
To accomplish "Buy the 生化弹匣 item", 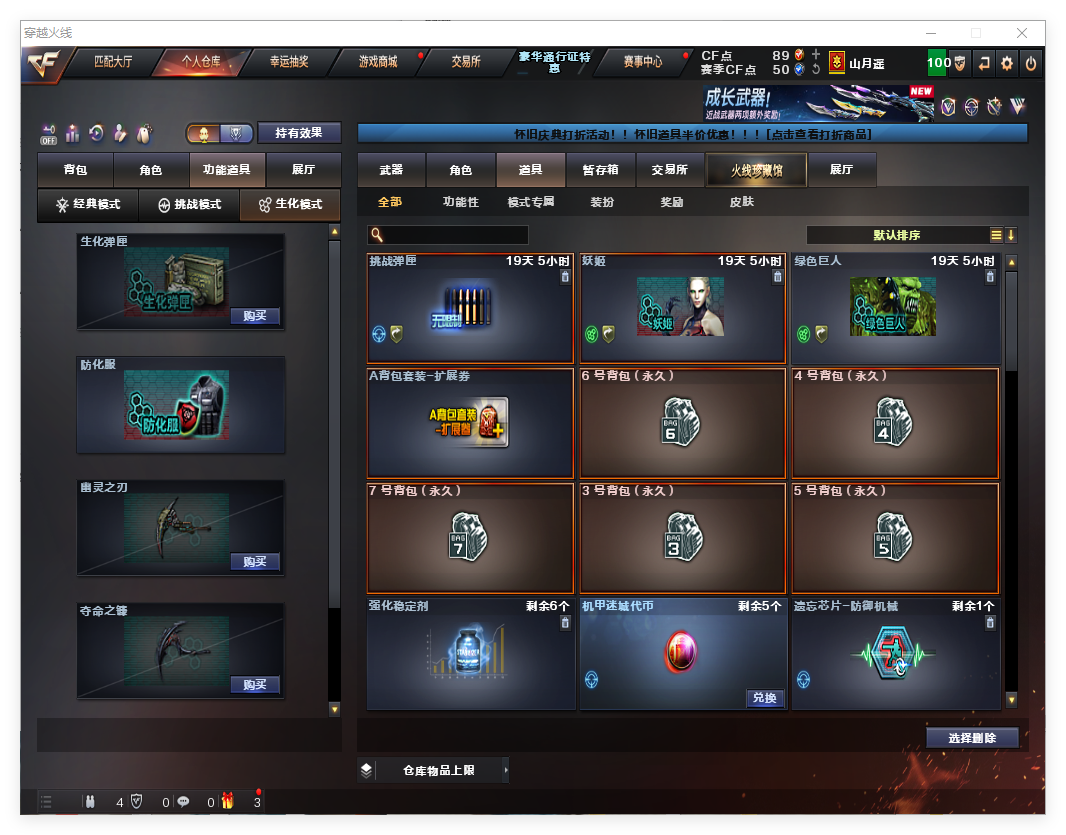I will pyautogui.click(x=254, y=316).
